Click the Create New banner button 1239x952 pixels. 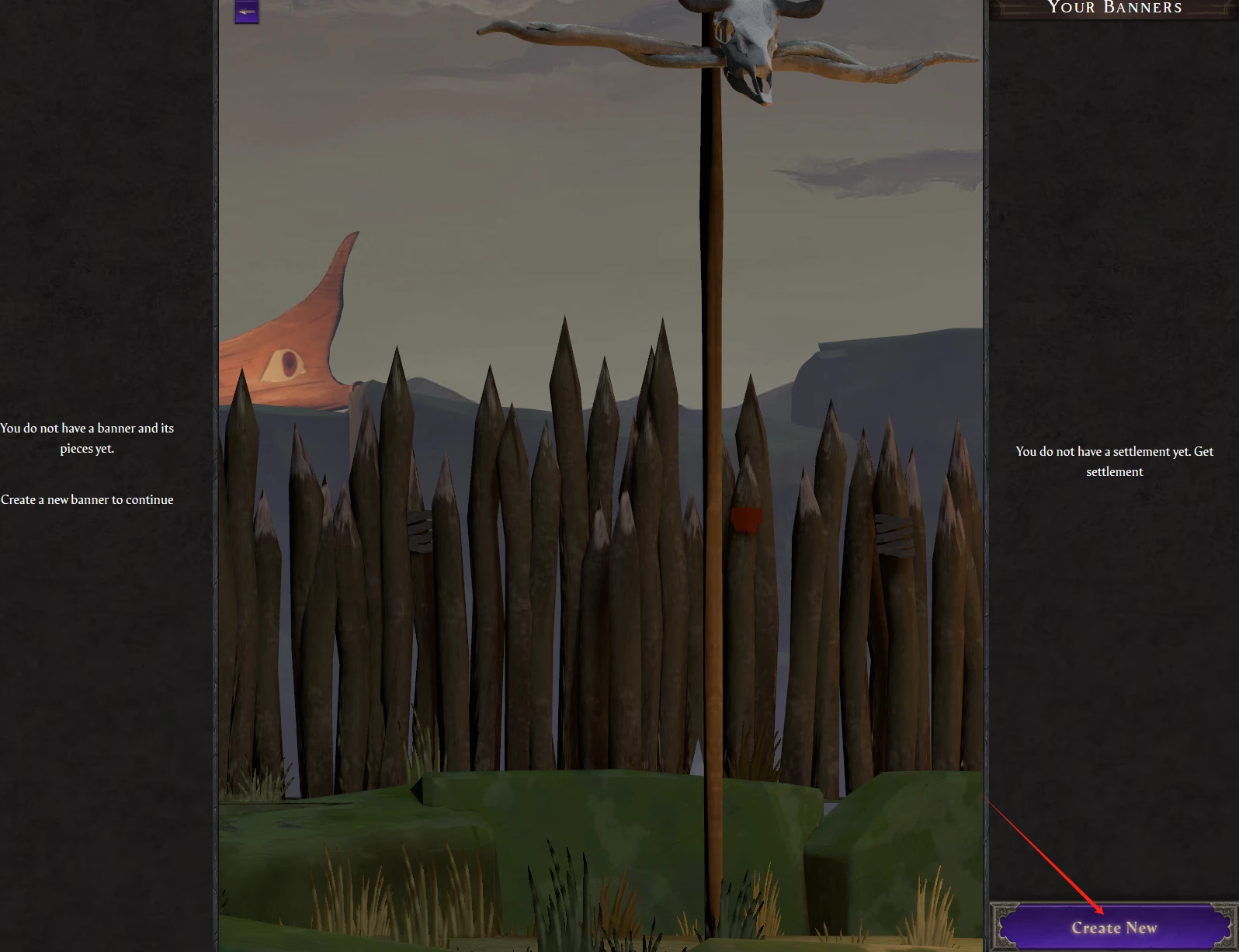pos(1113,927)
